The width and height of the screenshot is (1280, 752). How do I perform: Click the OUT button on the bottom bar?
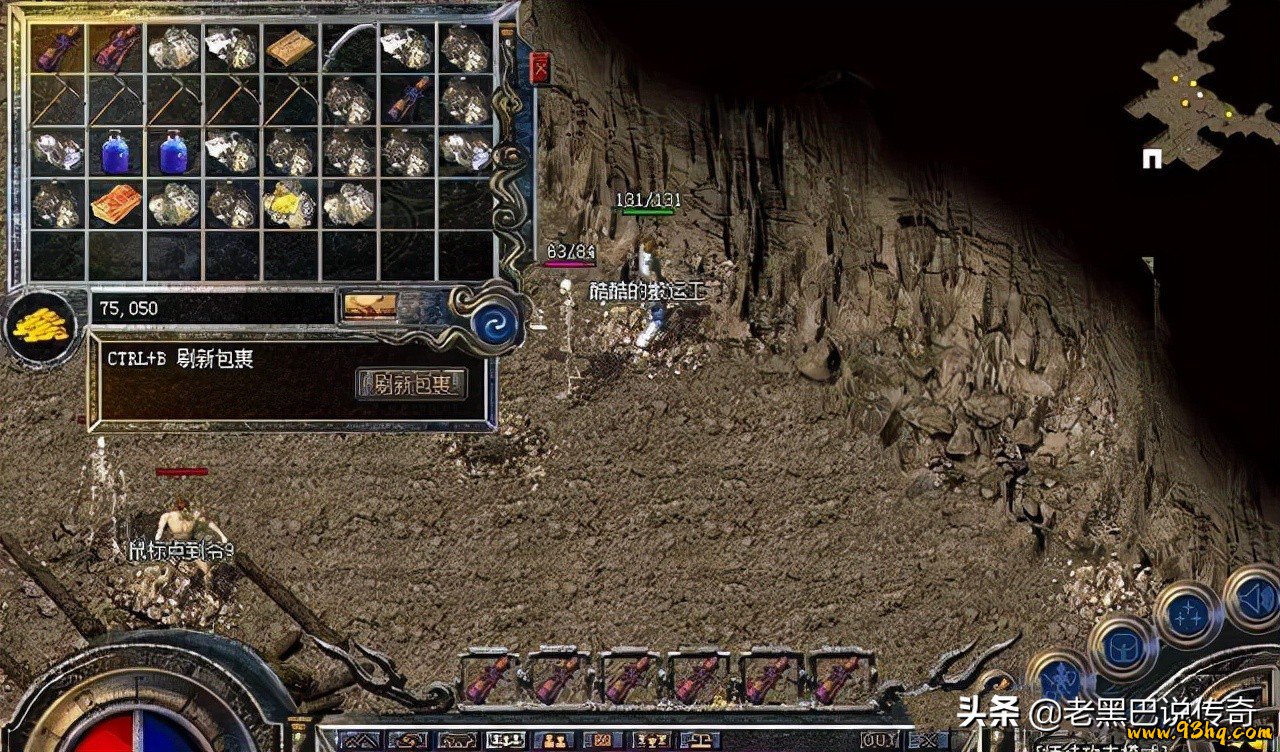880,741
